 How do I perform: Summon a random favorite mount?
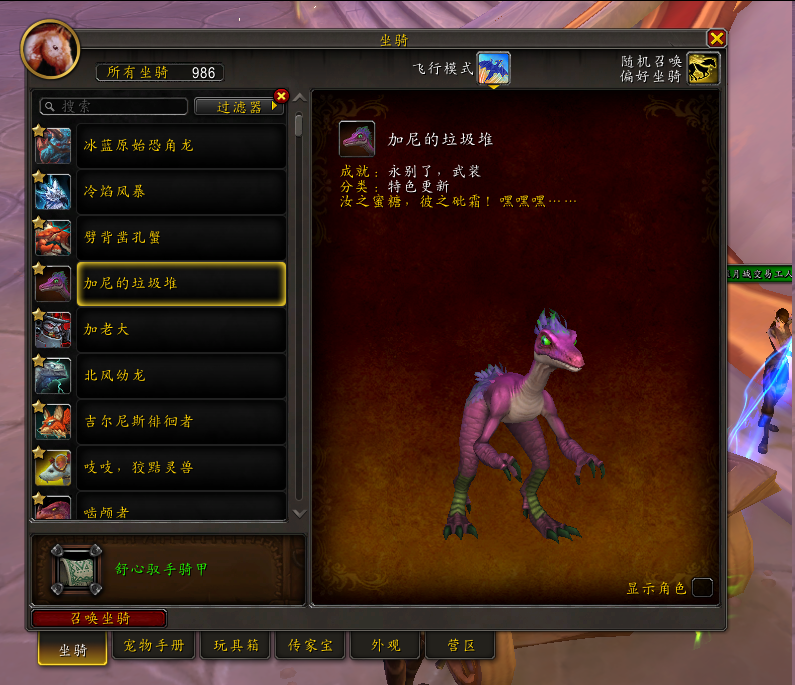[x=704, y=68]
